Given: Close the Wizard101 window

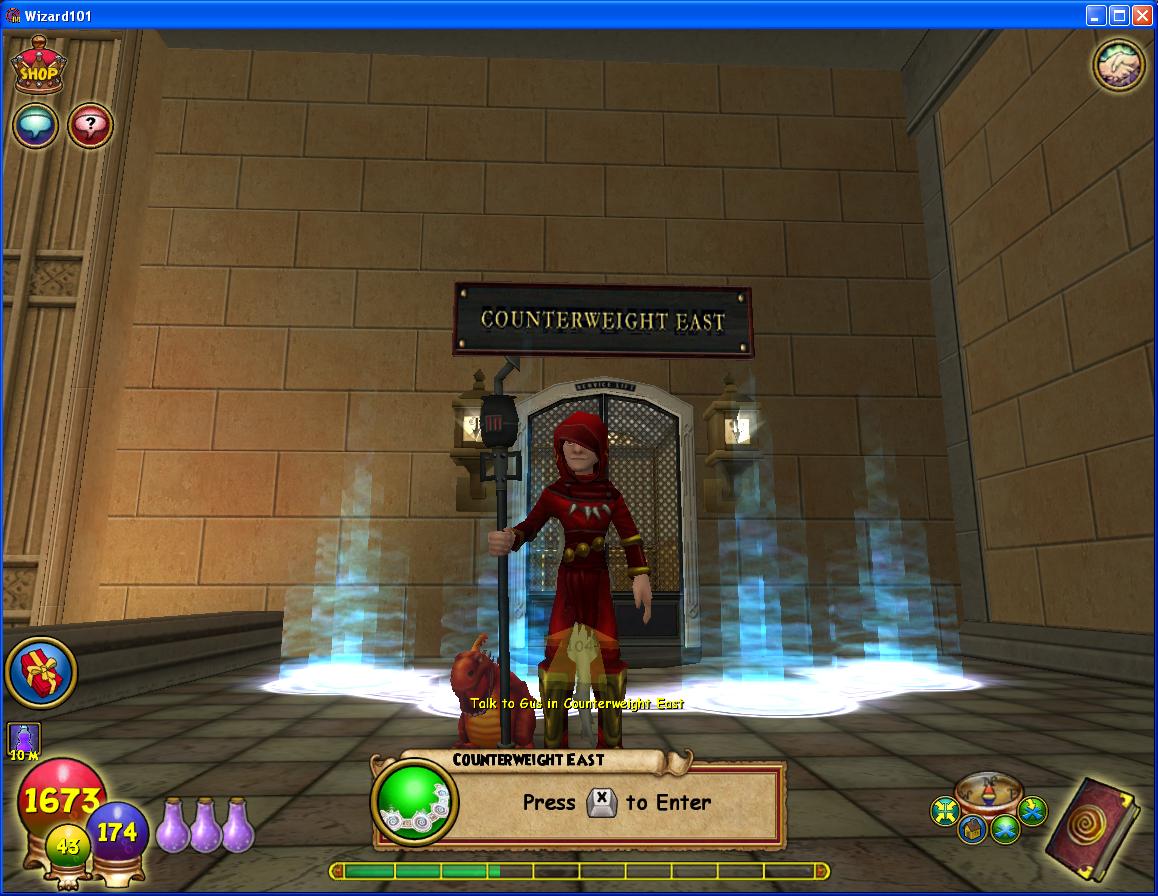Looking at the screenshot, I should (1141, 15).
